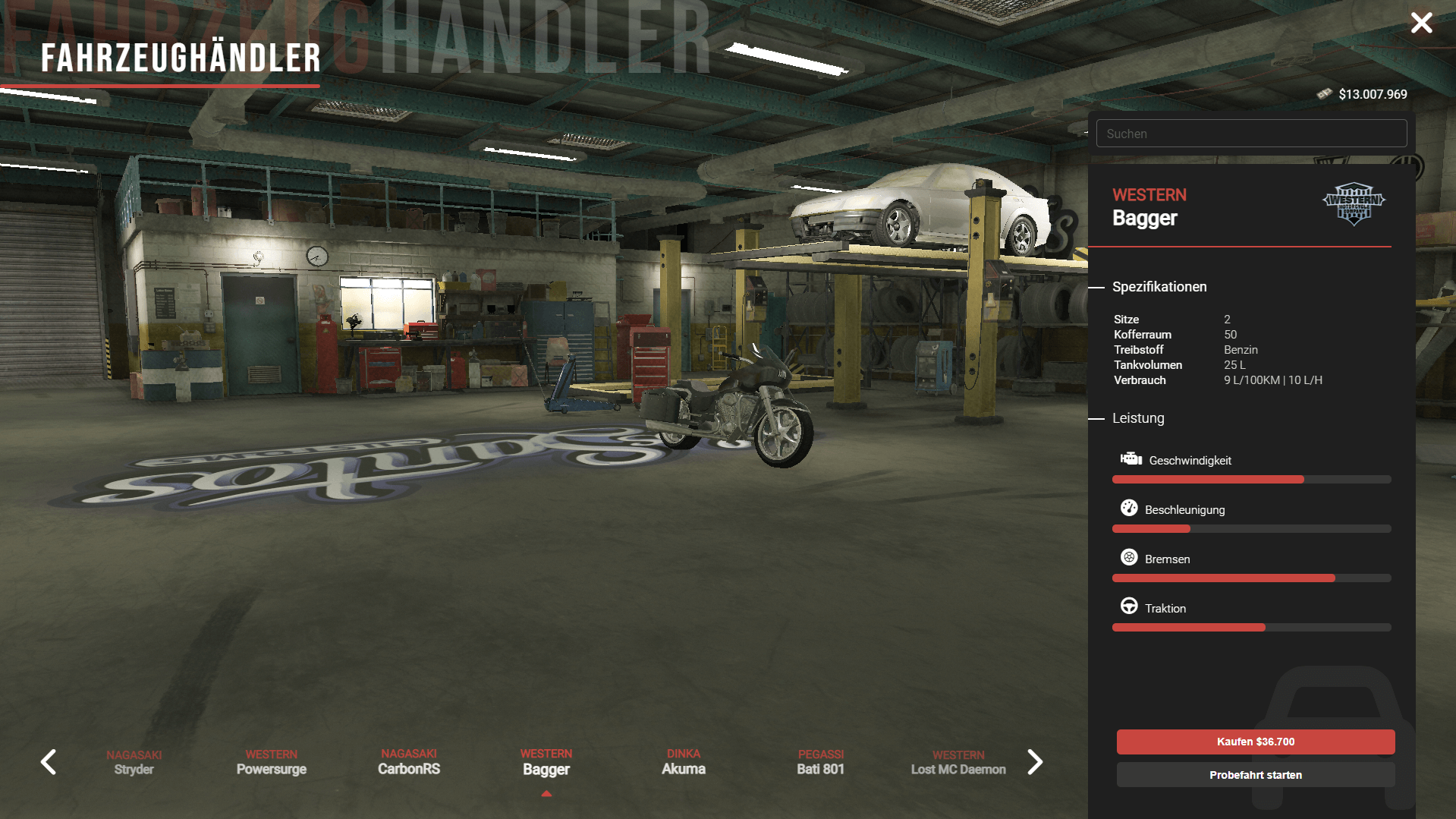
Task: Start a test drive with Probefahrt starten
Action: point(1255,775)
